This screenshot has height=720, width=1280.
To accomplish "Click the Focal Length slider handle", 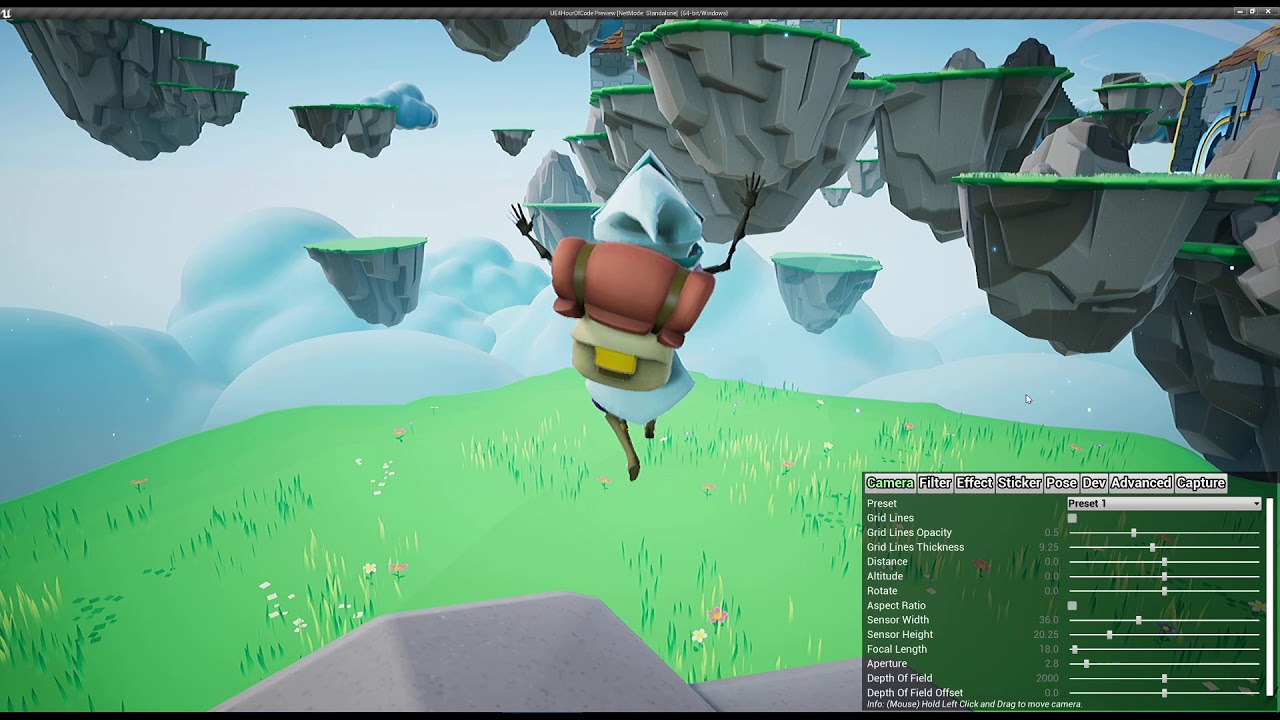I will coord(1075,650).
